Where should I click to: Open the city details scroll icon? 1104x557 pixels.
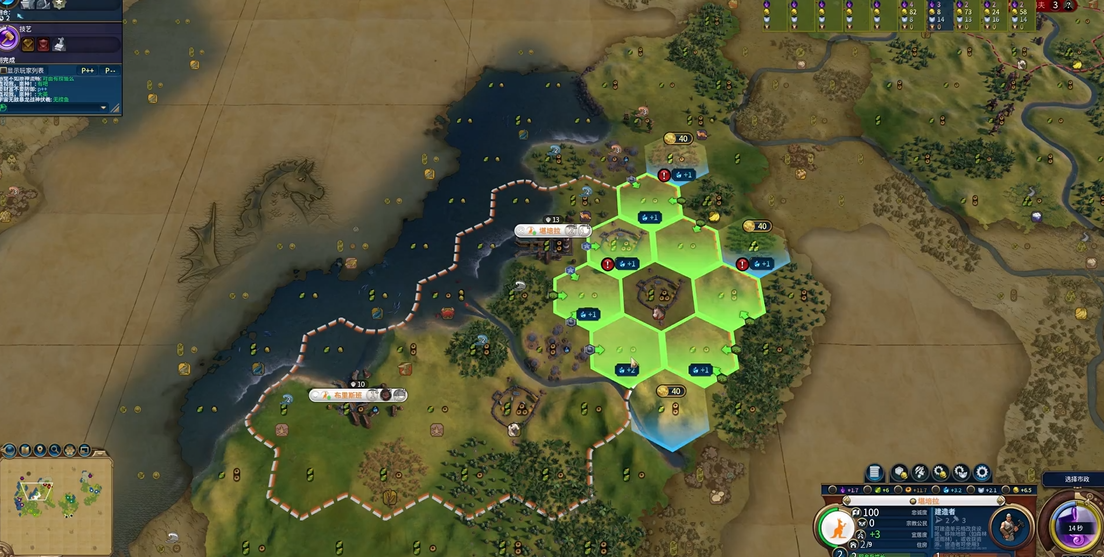tap(875, 472)
